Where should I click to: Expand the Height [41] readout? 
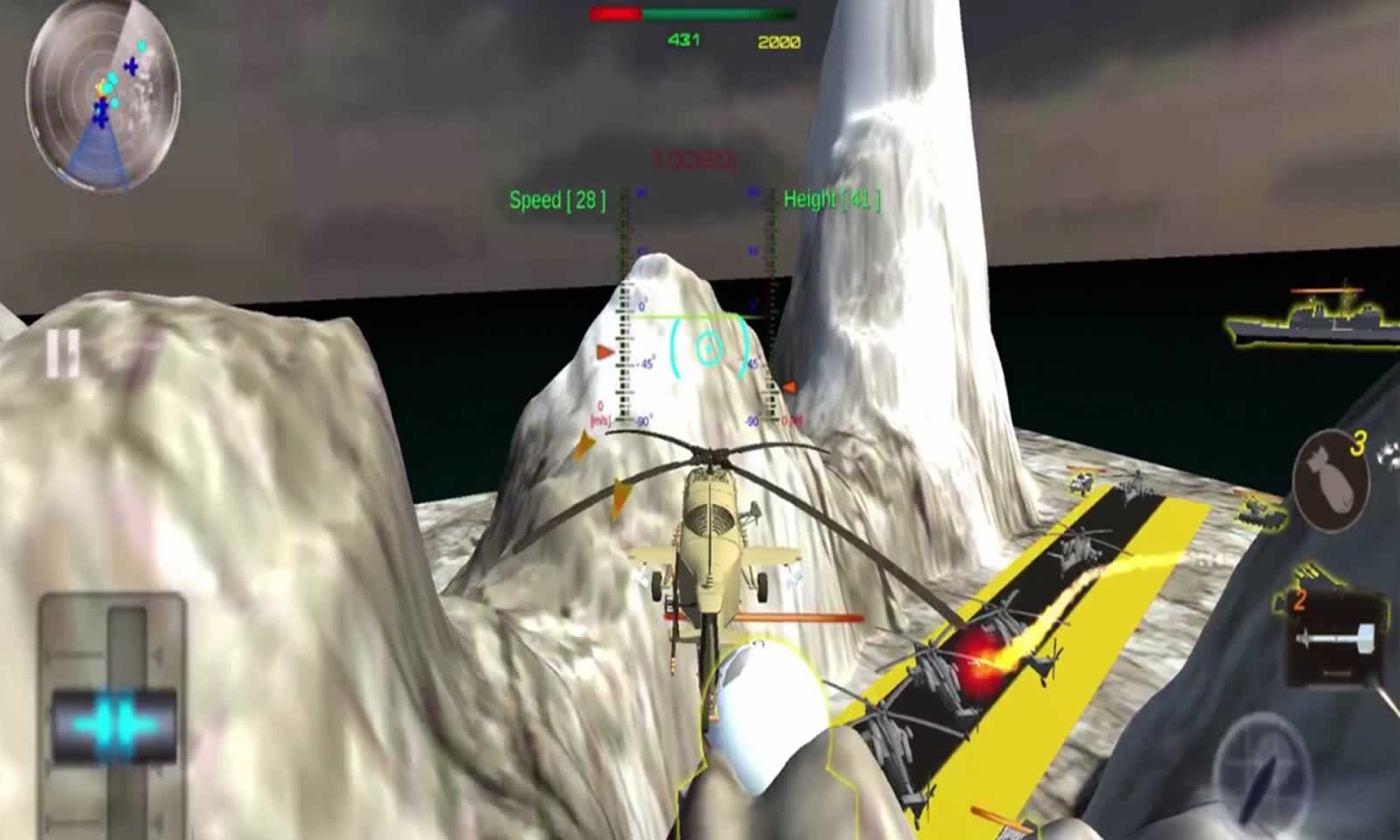tap(834, 199)
